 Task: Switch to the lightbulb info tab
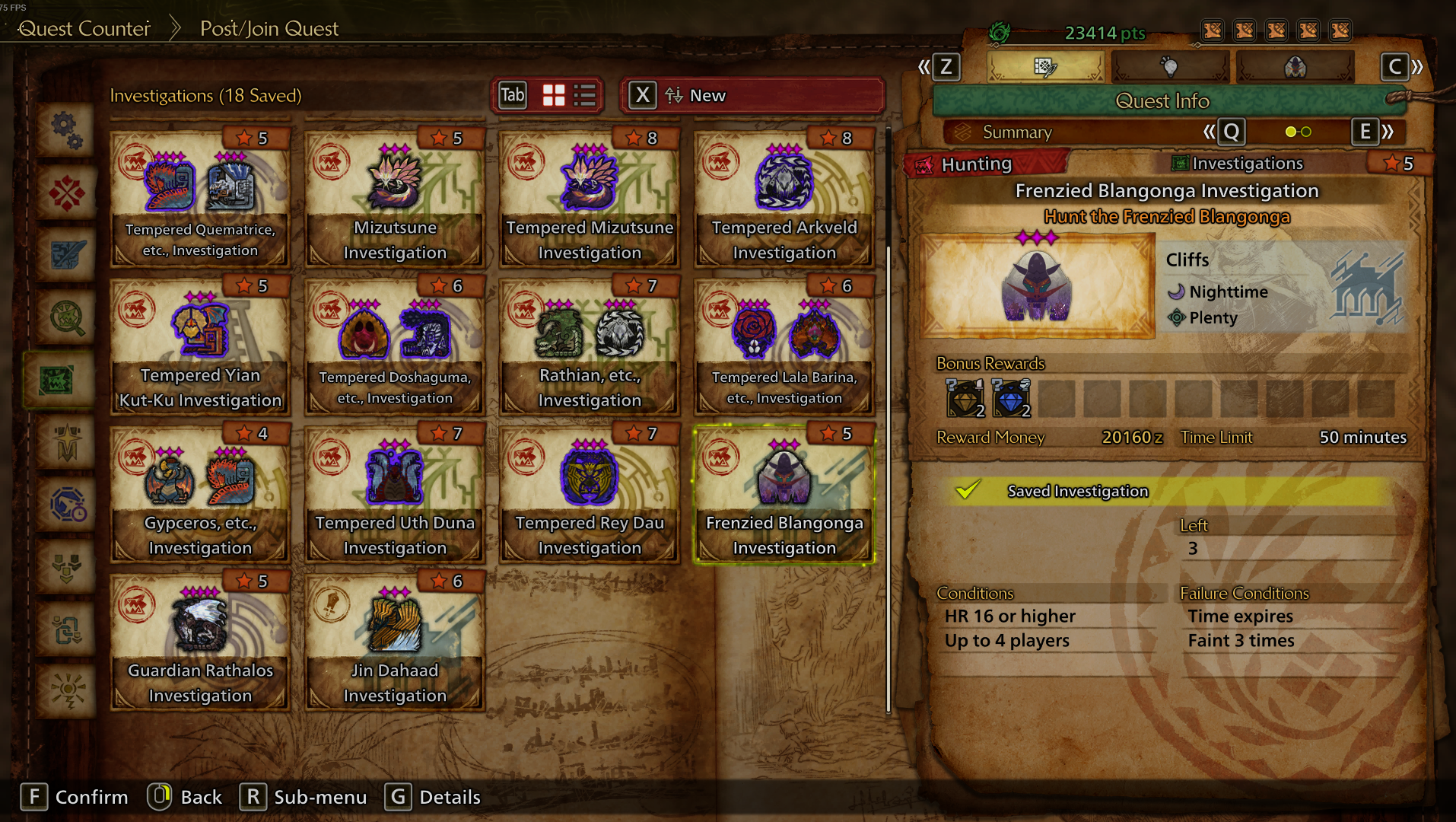(x=1170, y=67)
